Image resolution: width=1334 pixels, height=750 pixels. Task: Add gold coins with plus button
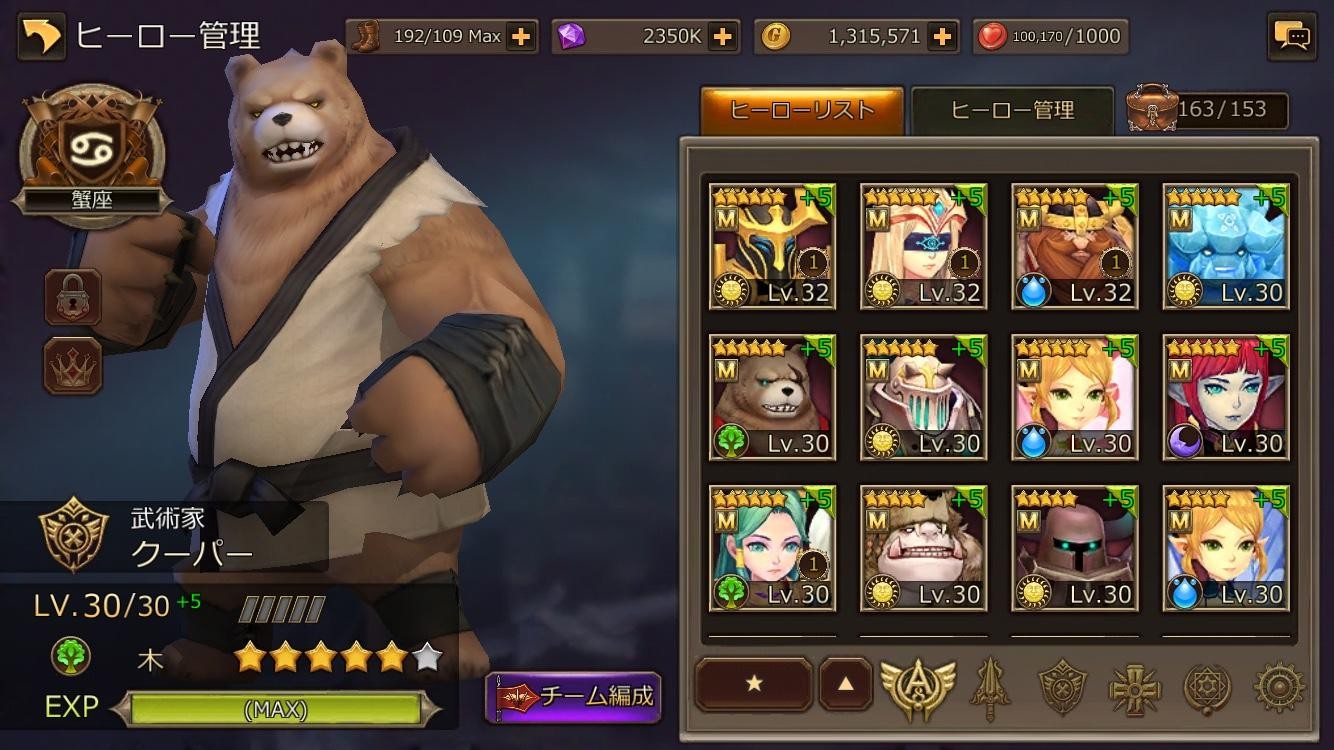coord(941,37)
